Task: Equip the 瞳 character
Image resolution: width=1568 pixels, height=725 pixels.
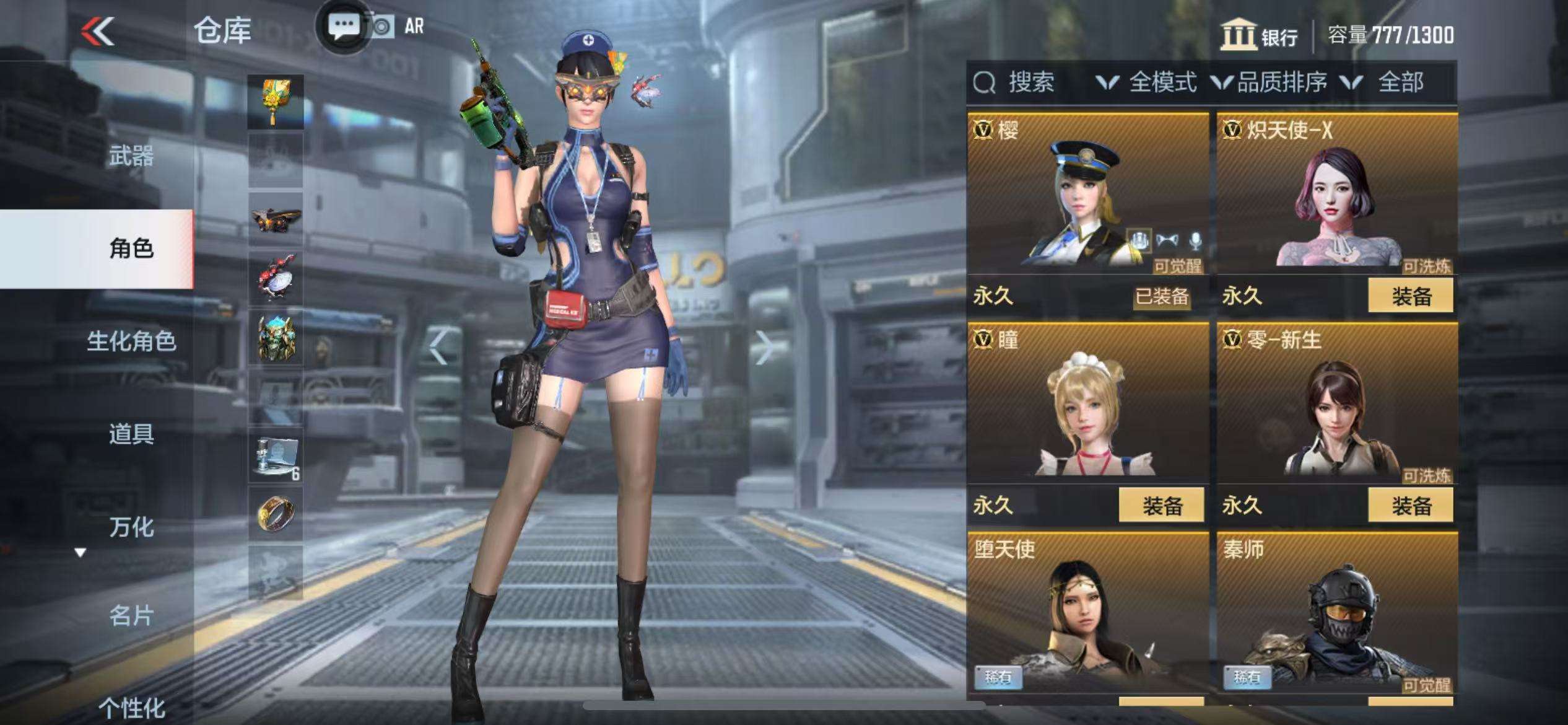Action: click(x=1161, y=506)
